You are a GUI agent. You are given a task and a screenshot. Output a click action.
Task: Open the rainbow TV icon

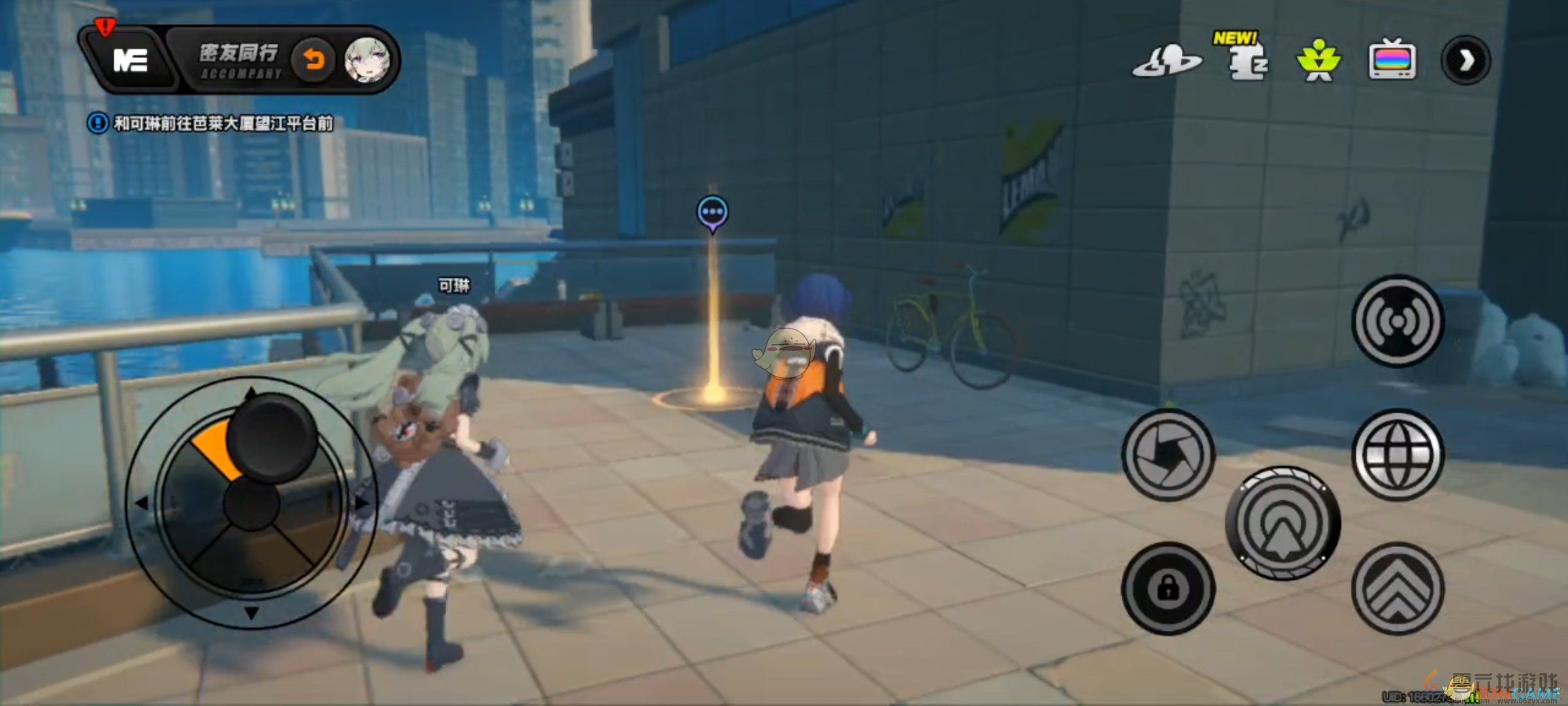click(x=1392, y=61)
